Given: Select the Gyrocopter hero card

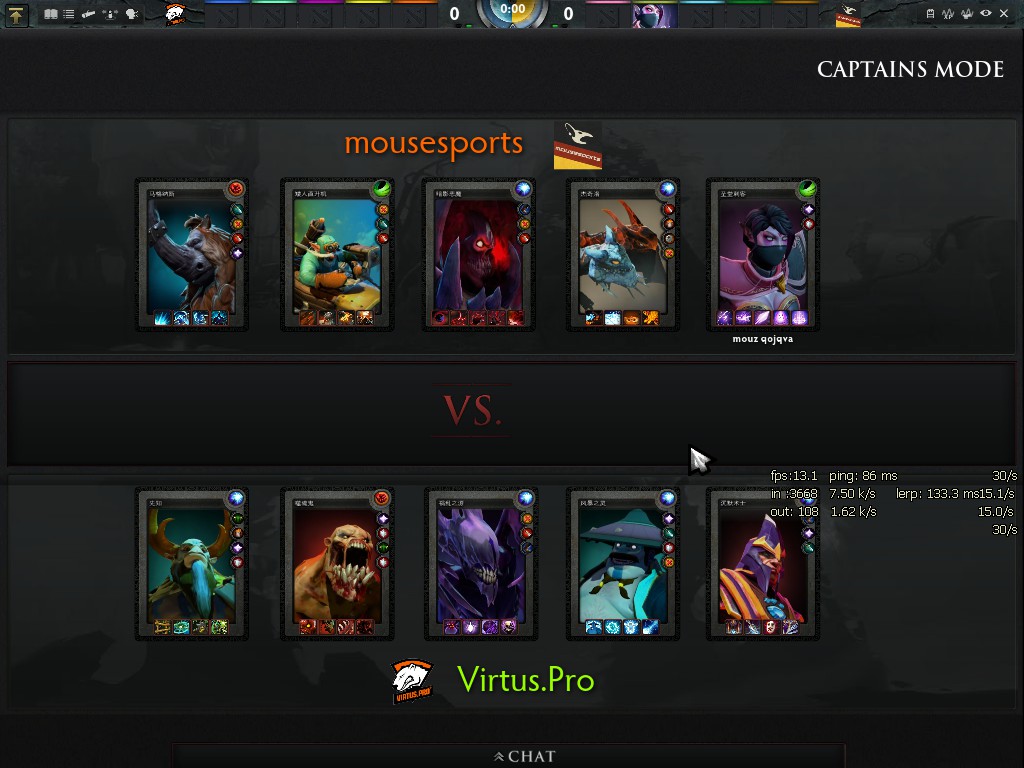Looking at the screenshot, I should [x=337, y=255].
